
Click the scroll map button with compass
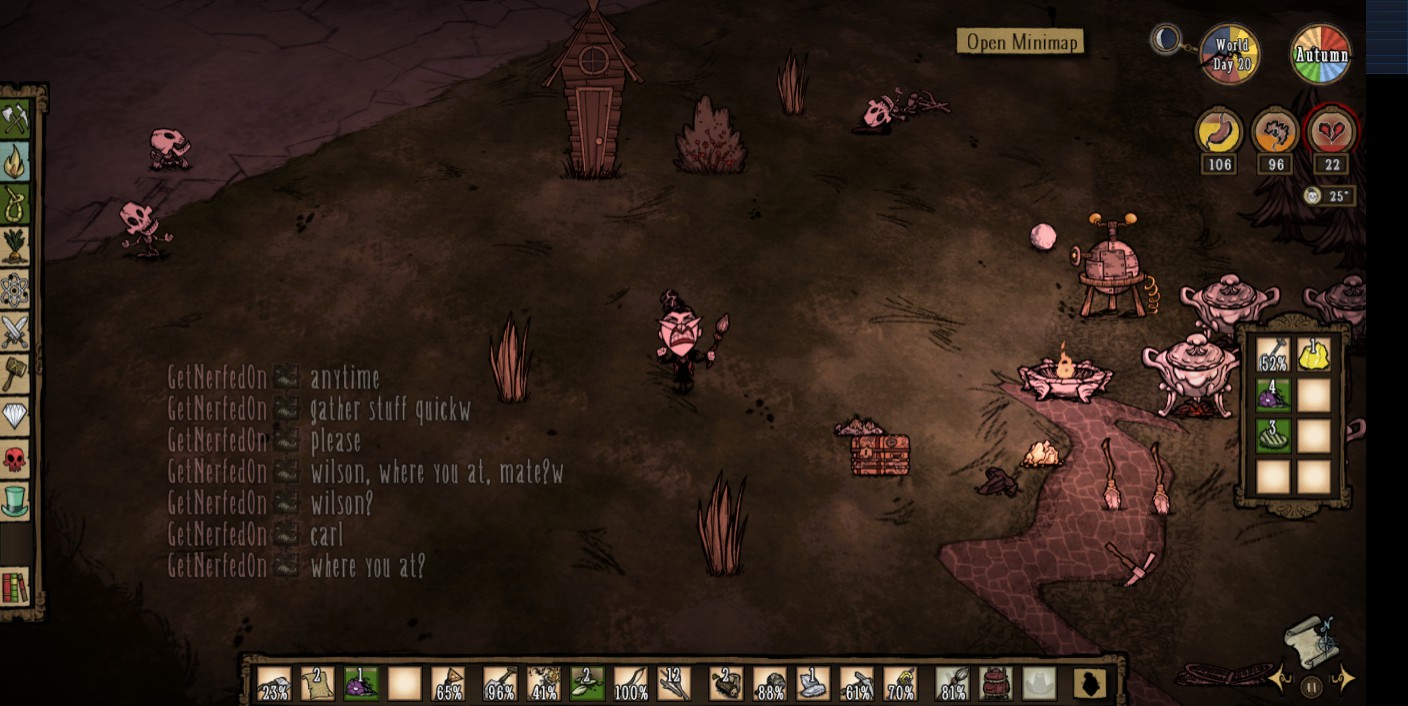pos(1311,638)
